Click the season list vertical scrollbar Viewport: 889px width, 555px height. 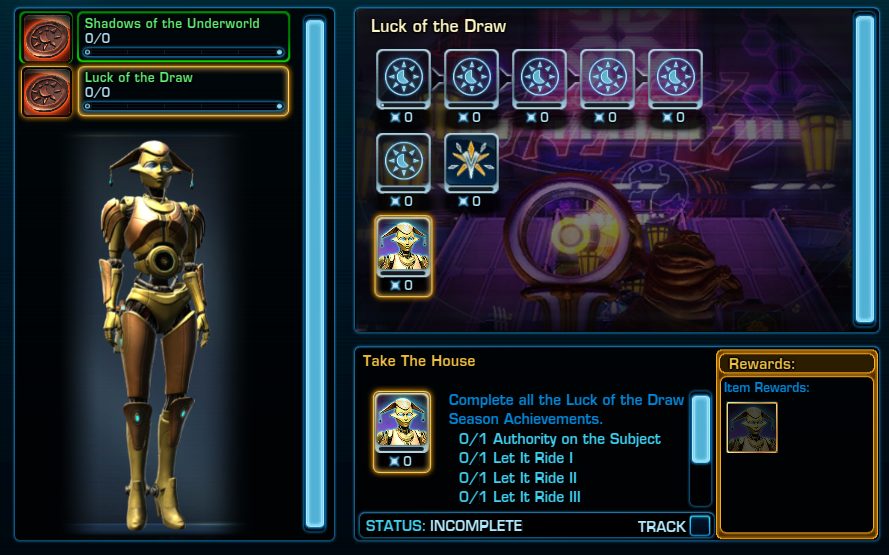315,272
